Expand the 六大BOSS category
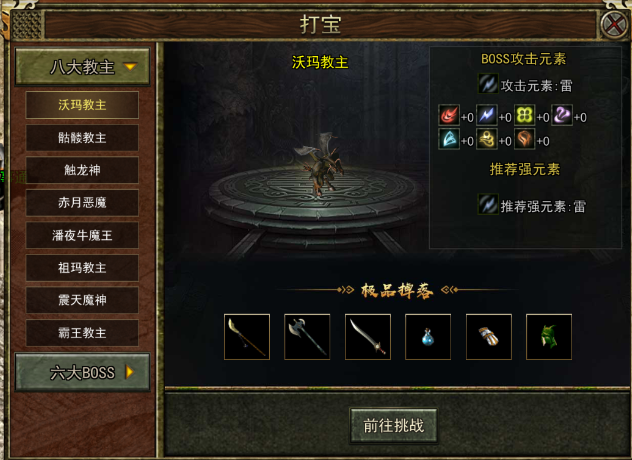 pos(82,373)
